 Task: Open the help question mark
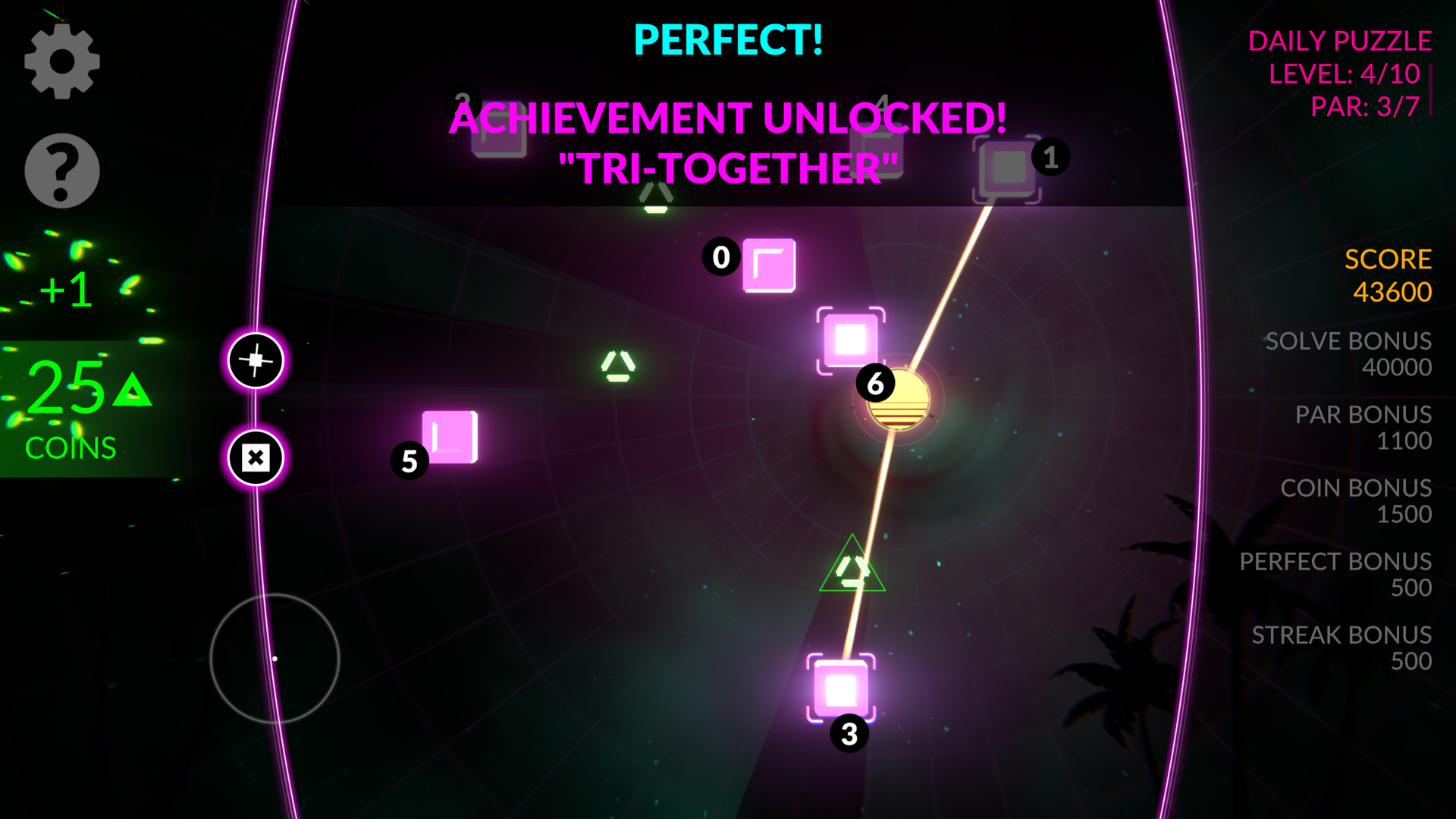click(x=63, y=170)
